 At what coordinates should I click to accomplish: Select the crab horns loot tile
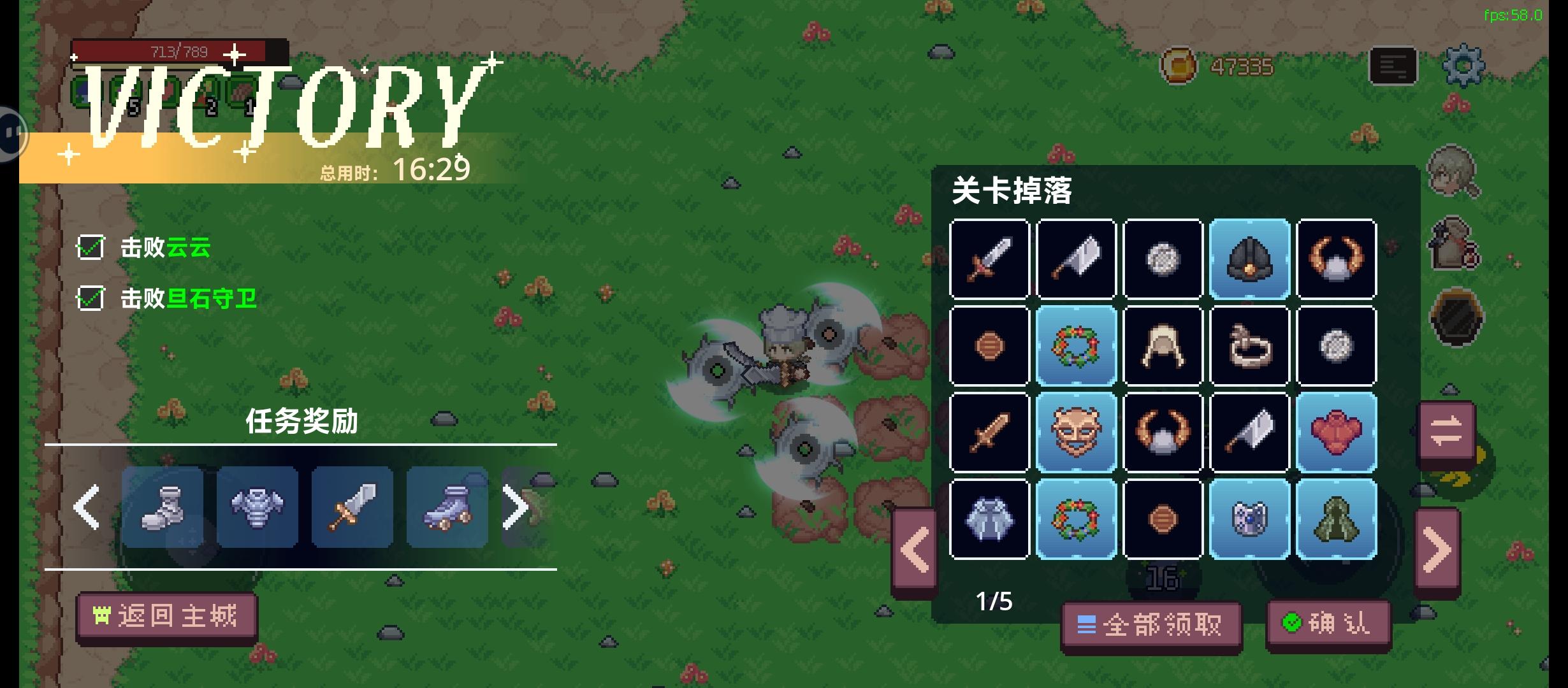(1337, 258)
